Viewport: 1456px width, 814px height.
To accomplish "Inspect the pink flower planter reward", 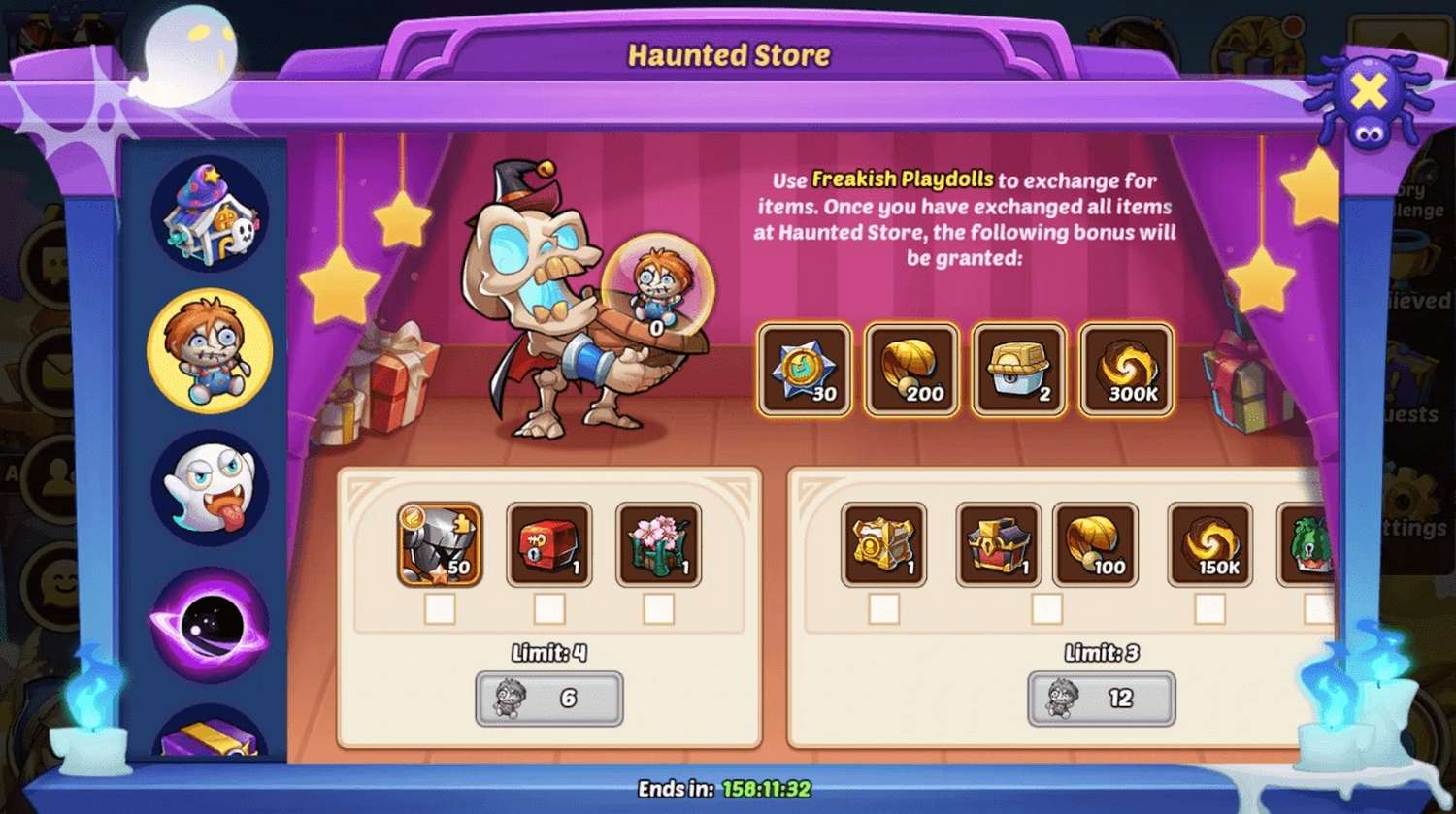I will tap(658, 544).
